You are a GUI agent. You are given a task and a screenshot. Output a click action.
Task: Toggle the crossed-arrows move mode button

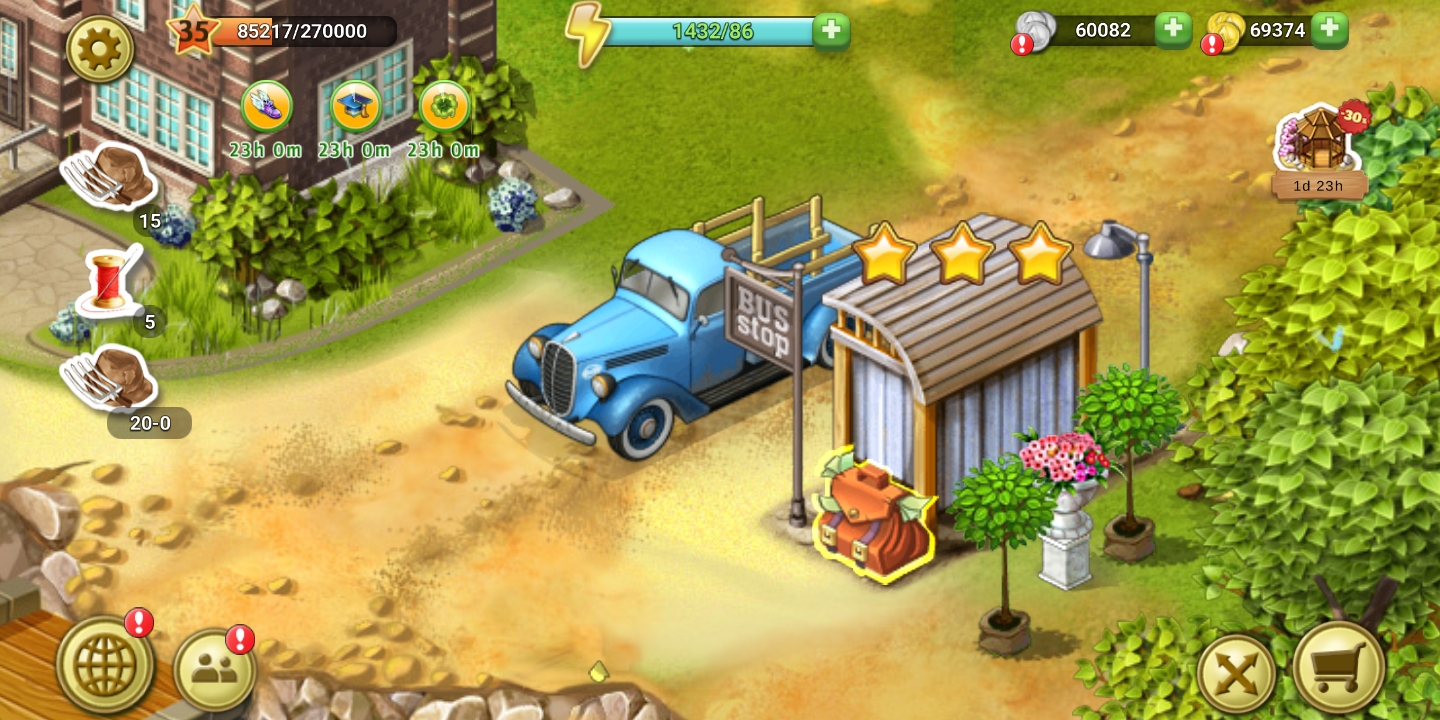click(1236, 673)
